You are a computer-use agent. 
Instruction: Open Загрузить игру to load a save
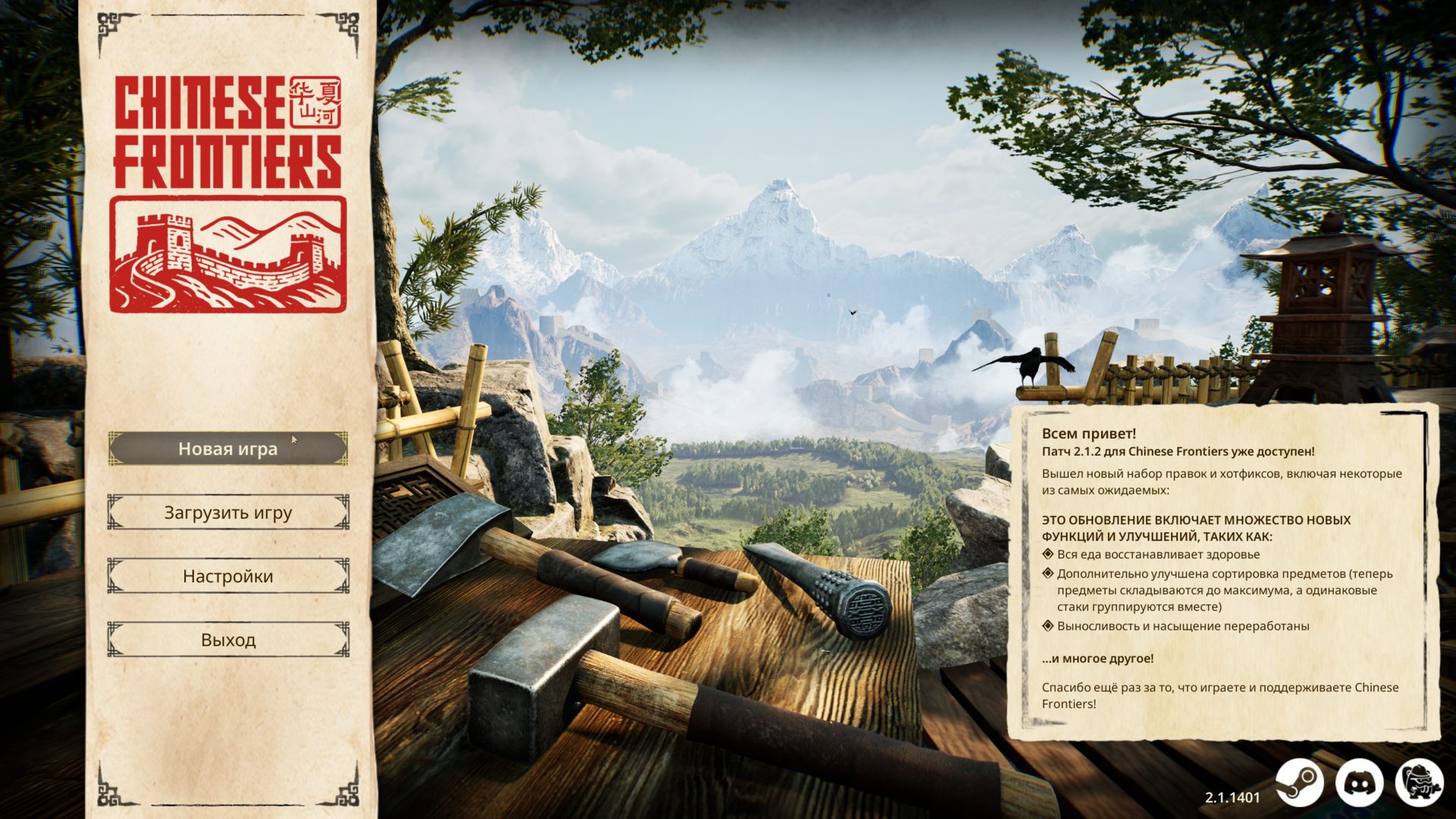pos(227,513)
